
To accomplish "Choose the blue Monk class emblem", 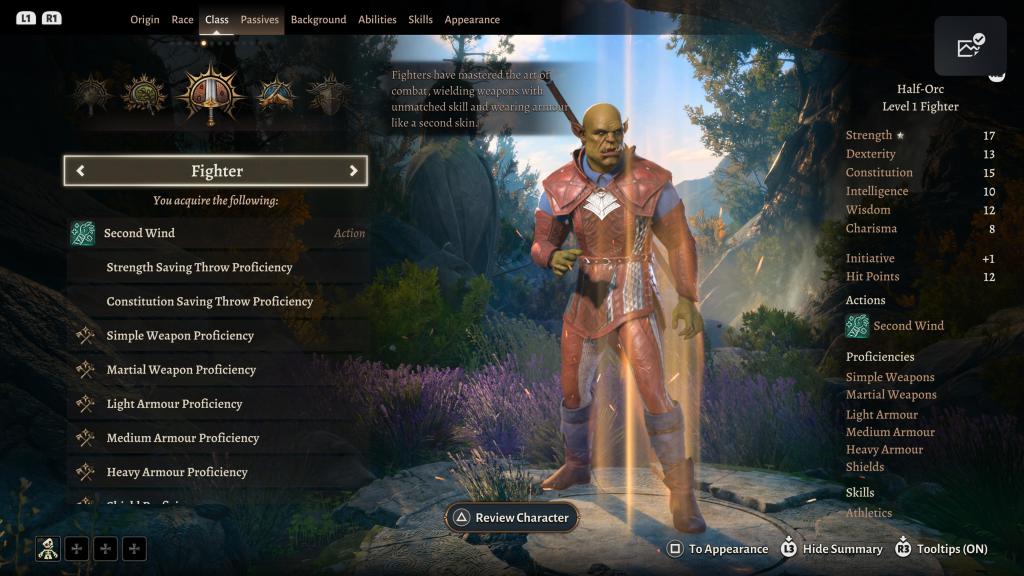I will tap(275, 95).
